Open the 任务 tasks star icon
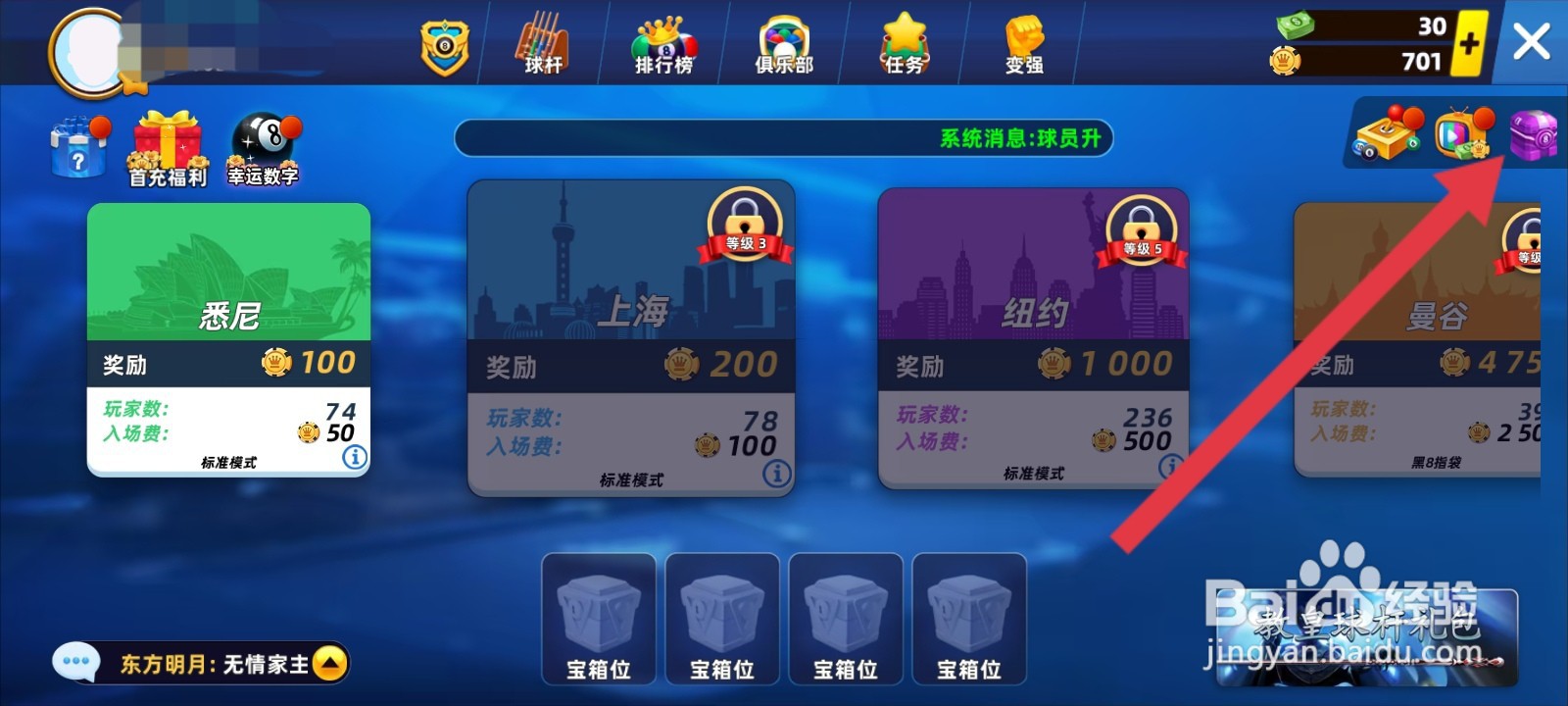 point(903,42)
